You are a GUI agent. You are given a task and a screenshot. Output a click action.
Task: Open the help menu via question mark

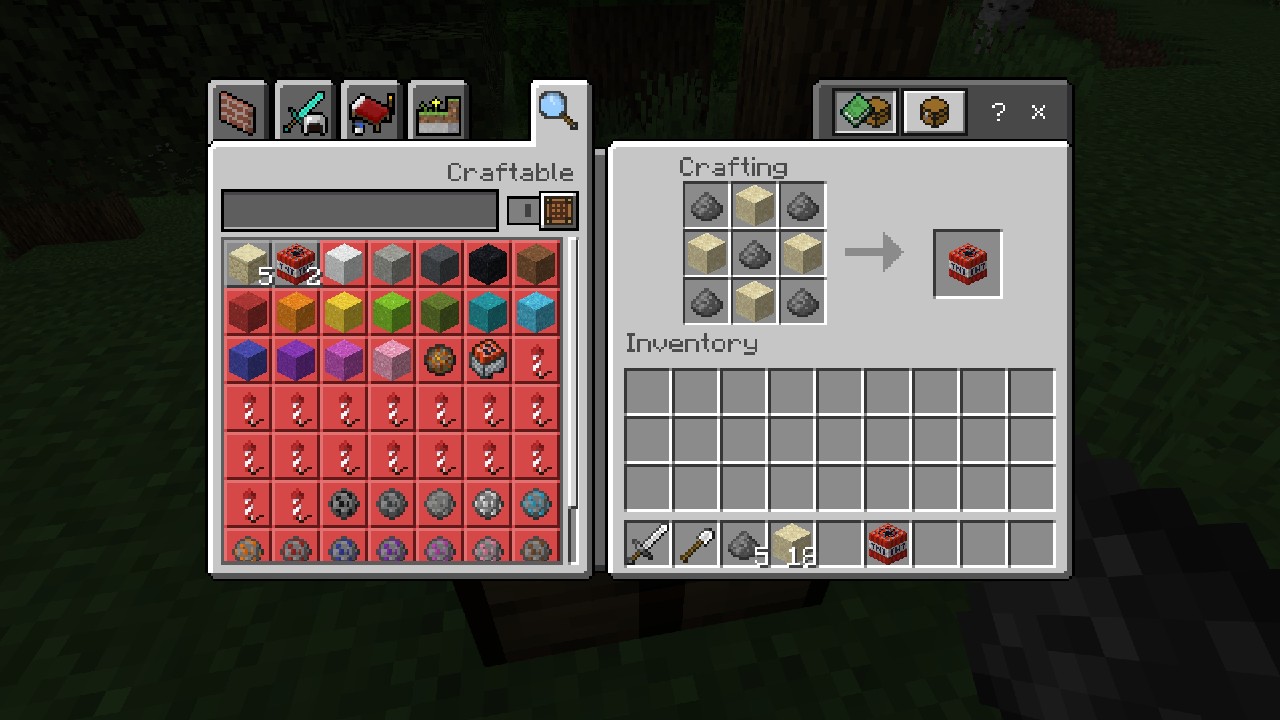pos(997,112)
